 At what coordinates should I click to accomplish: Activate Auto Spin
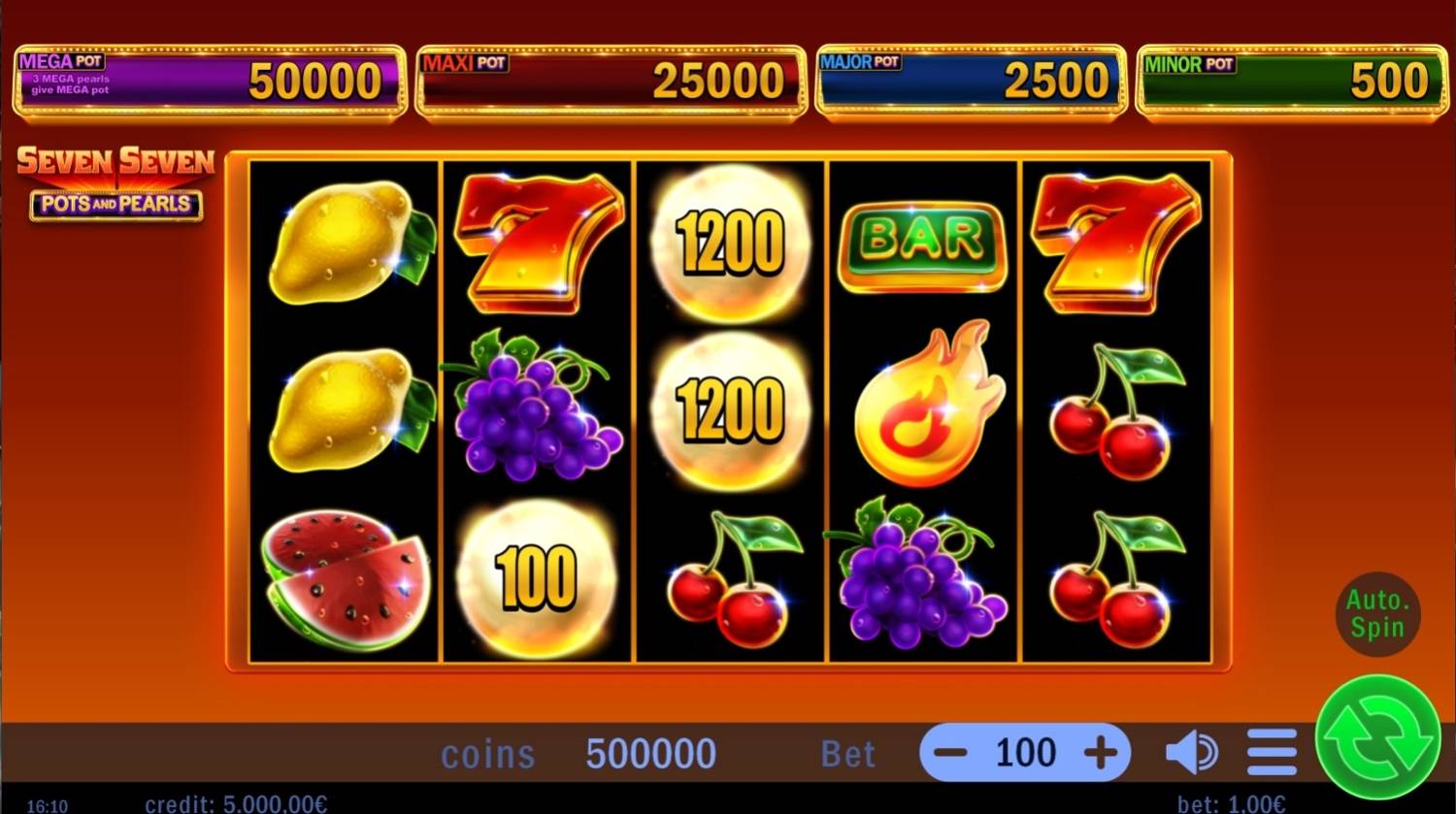[x=1377, y=613]
